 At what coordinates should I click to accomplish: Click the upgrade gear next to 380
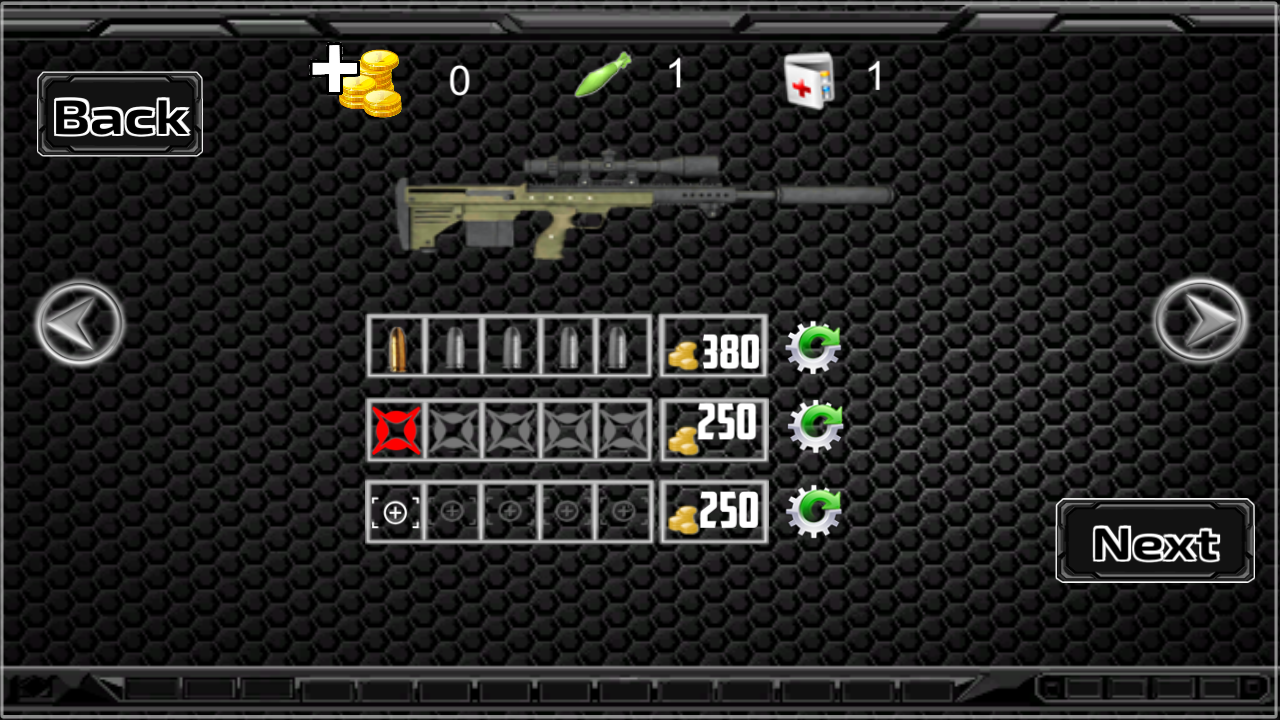815,346
